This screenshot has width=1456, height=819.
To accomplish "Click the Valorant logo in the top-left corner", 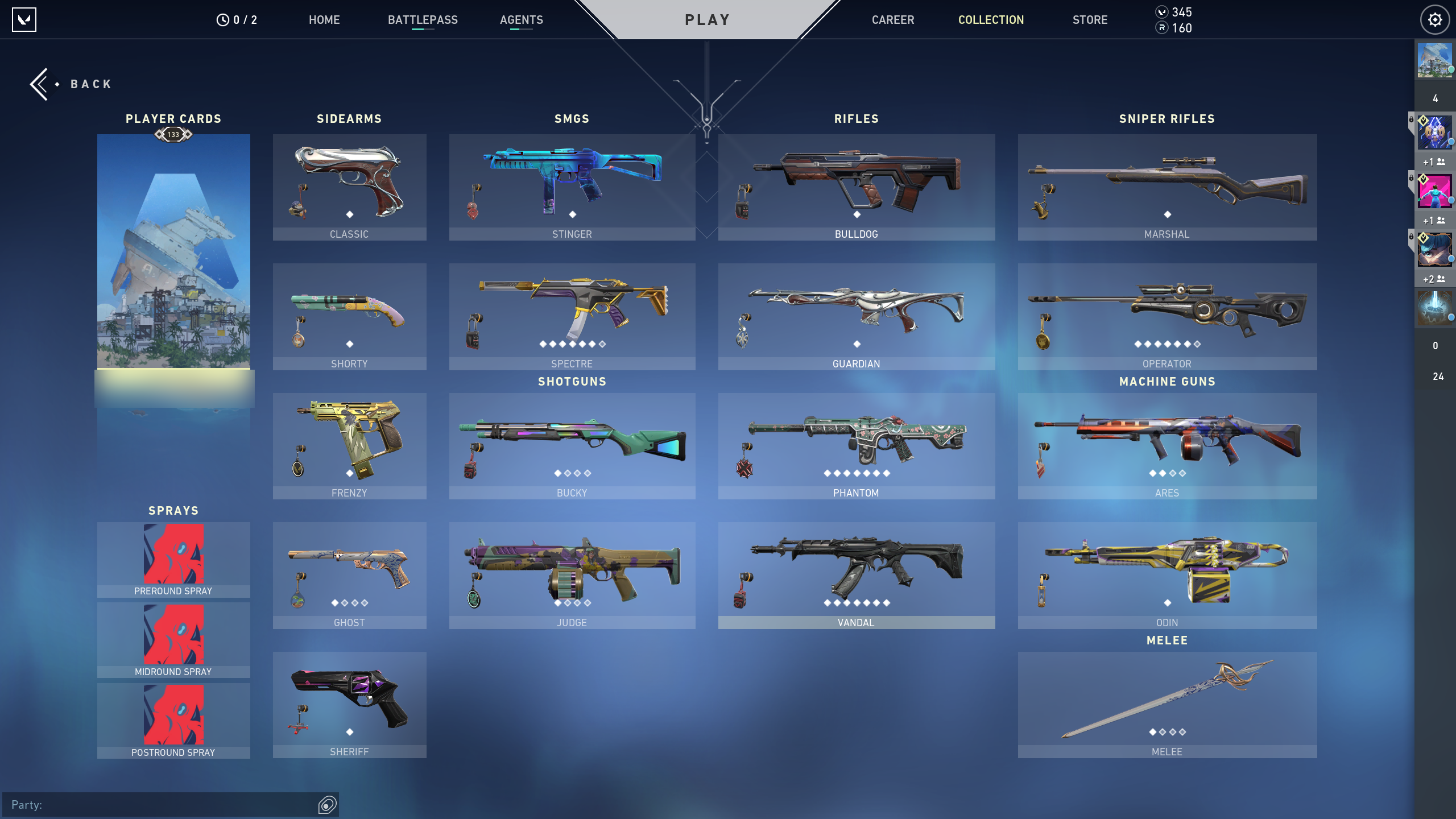I will click(24, 20).
